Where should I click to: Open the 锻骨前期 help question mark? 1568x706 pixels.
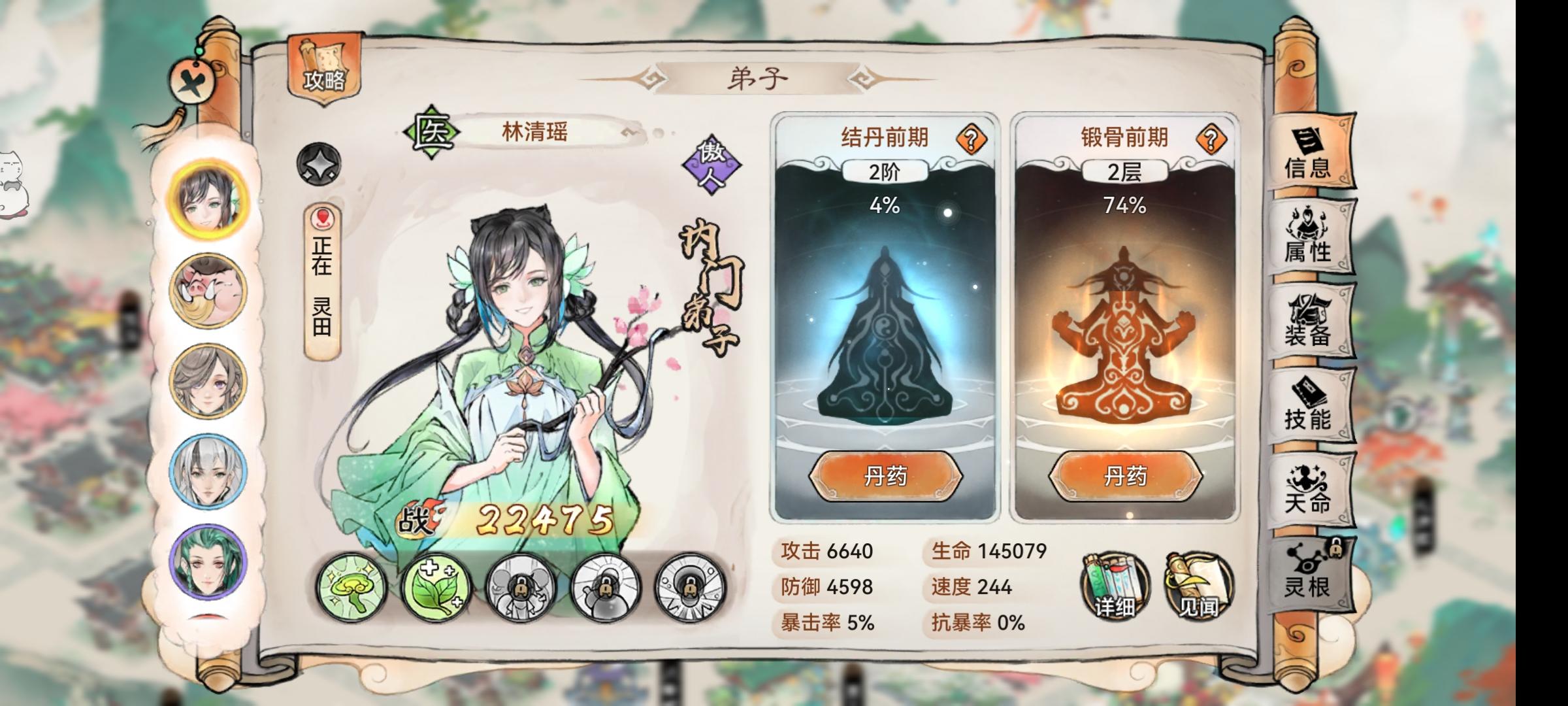(x=1213, y=138)
